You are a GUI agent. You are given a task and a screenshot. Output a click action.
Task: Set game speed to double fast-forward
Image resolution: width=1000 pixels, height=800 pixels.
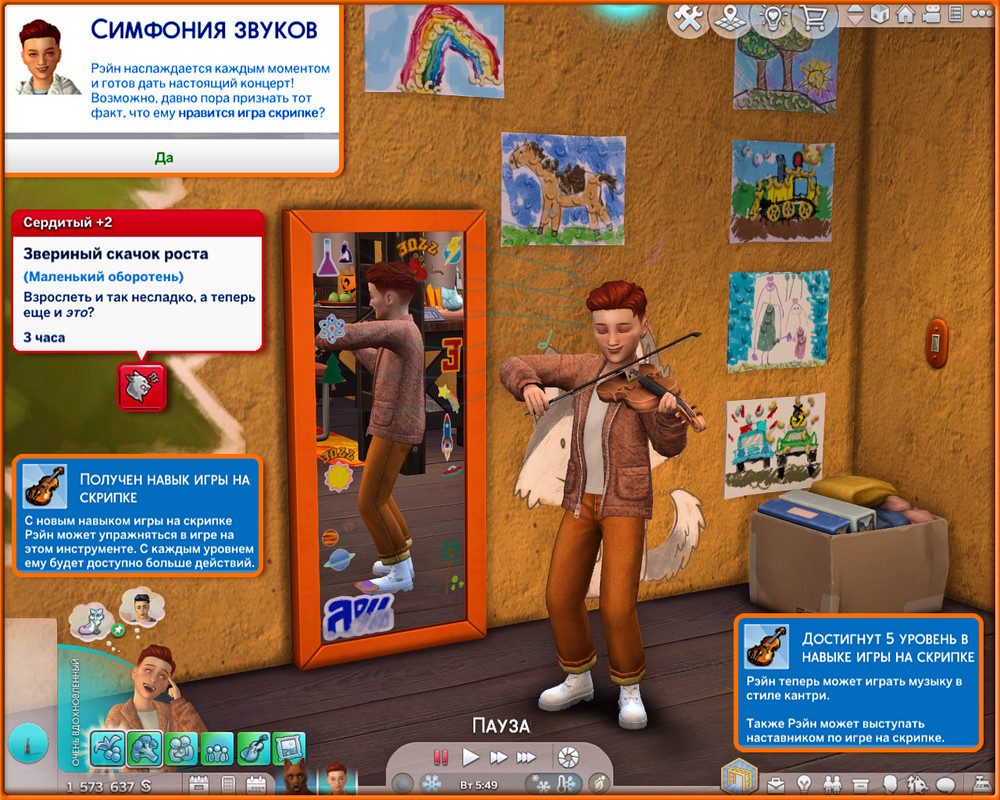pos(498,757)
